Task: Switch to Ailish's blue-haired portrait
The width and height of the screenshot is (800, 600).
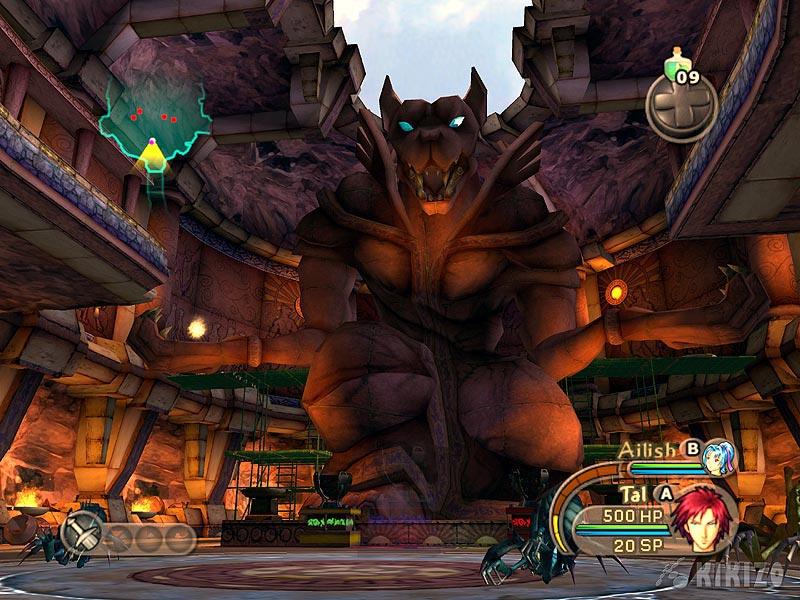Action: 715,457
